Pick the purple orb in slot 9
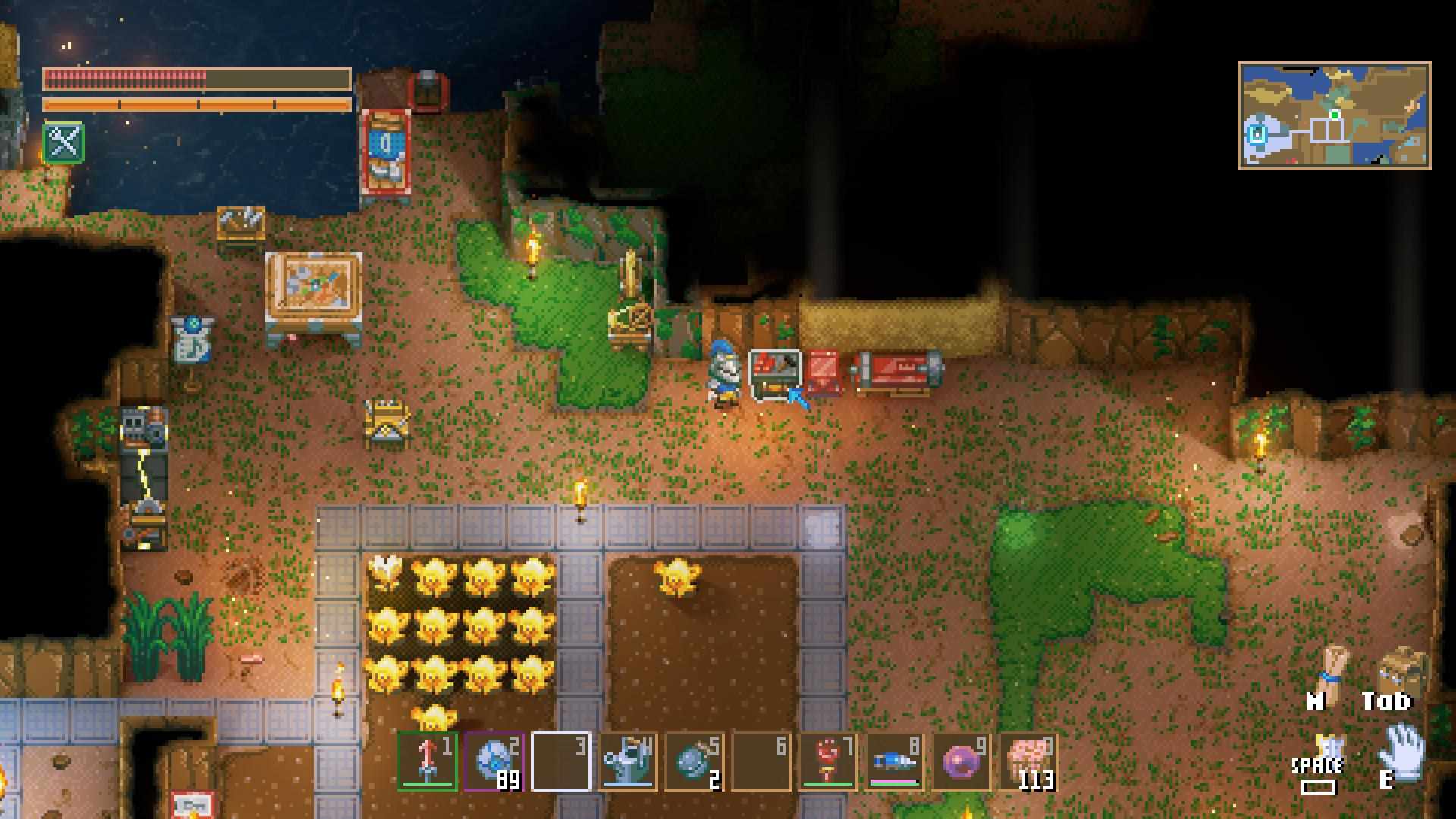1456x819 pixels. (961, 761)
